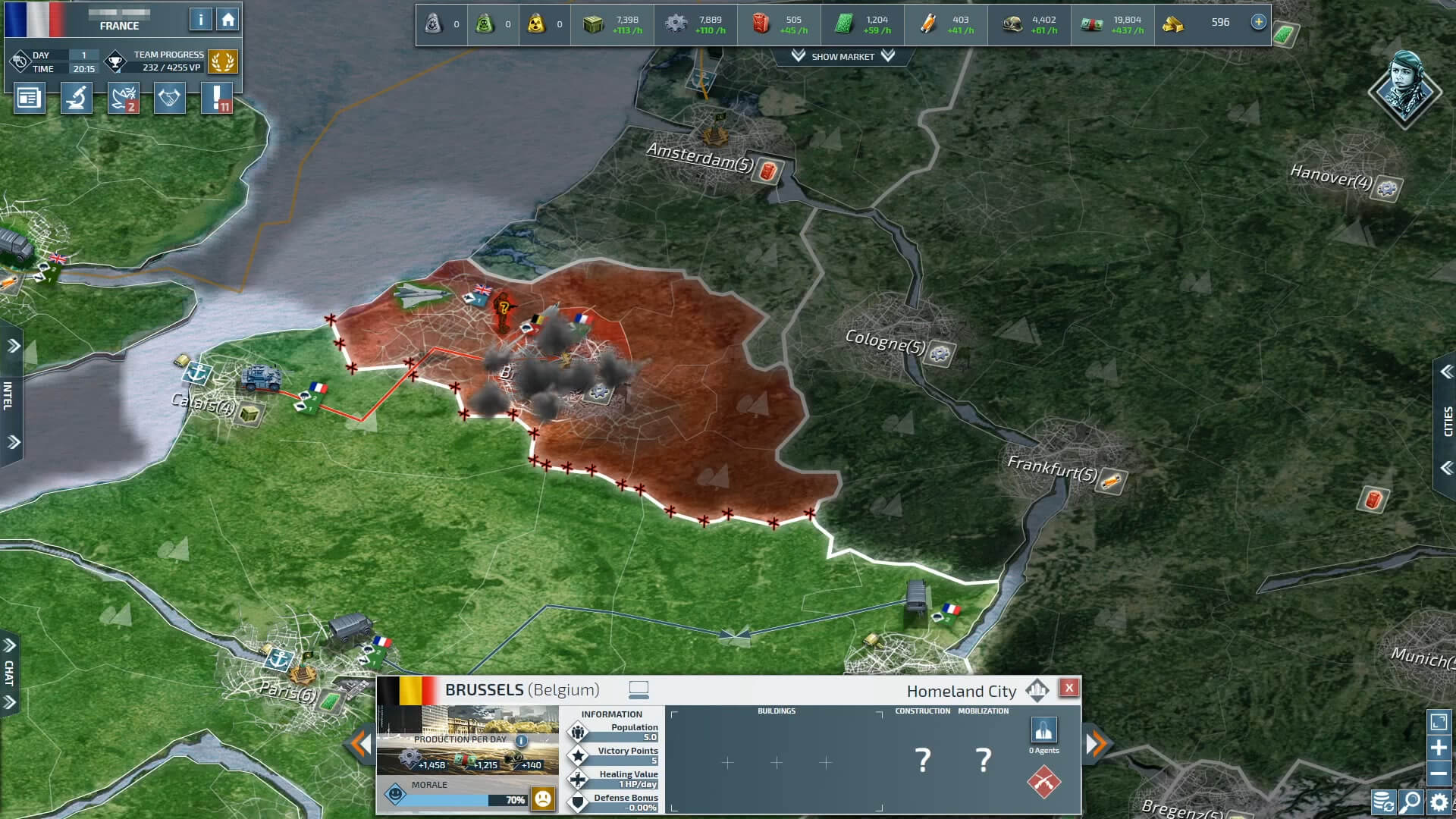Open the newspaper panel
The width and height of the screenshot is (1456, 819).
pyautogui.click(x=29, y=99)
